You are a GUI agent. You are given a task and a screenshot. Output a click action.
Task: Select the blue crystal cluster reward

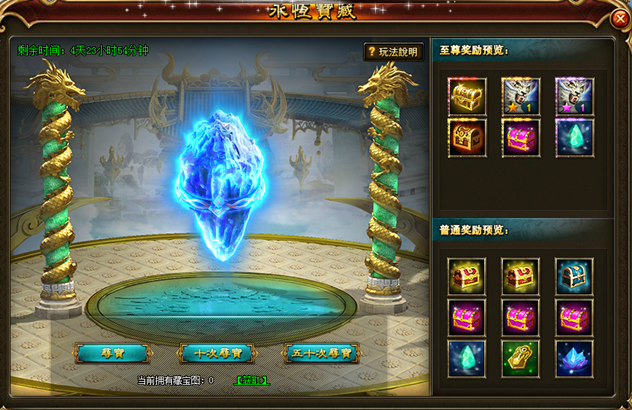574,358
